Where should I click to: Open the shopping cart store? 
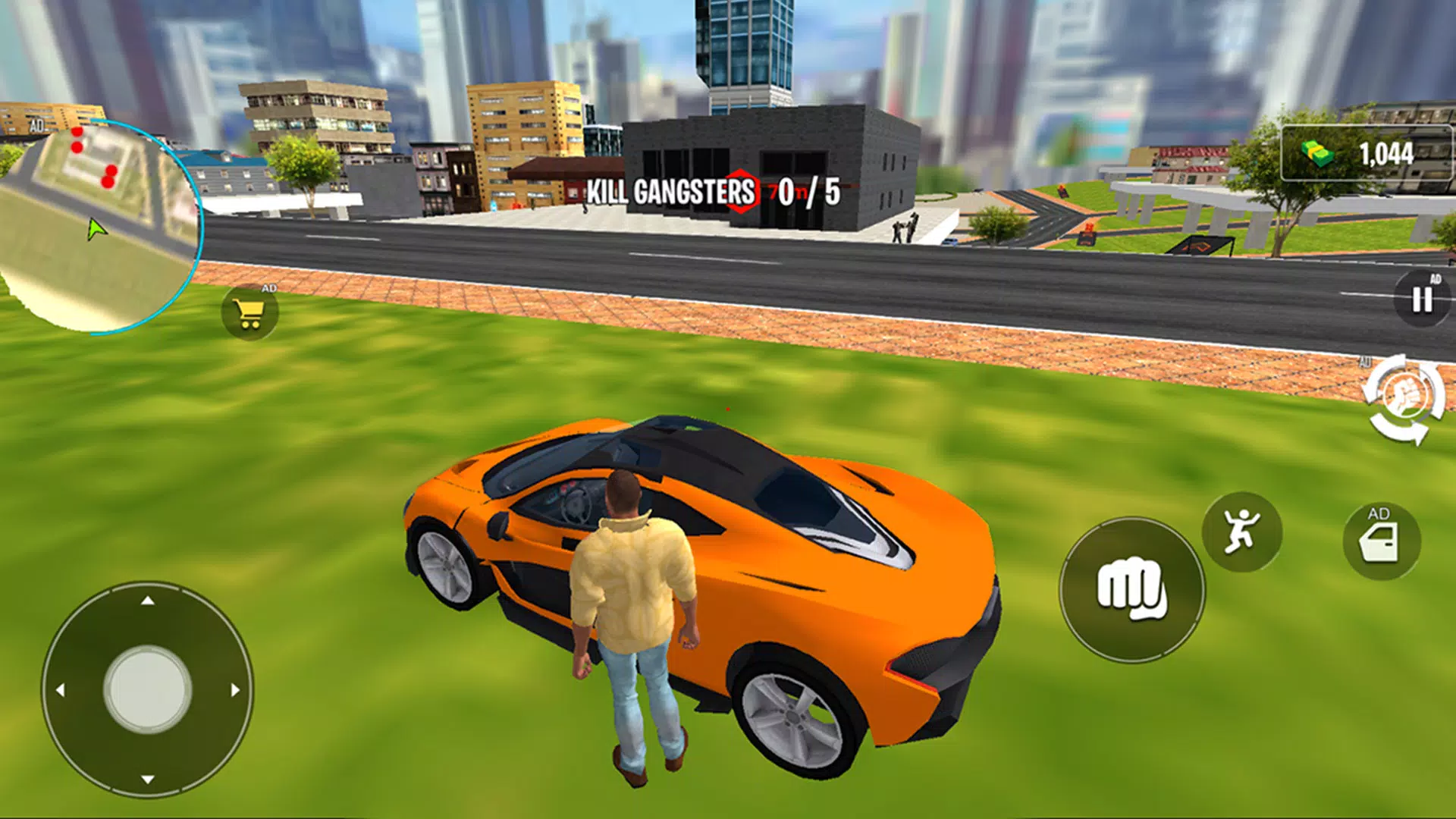pyautogui.click(x=249, y=312)
